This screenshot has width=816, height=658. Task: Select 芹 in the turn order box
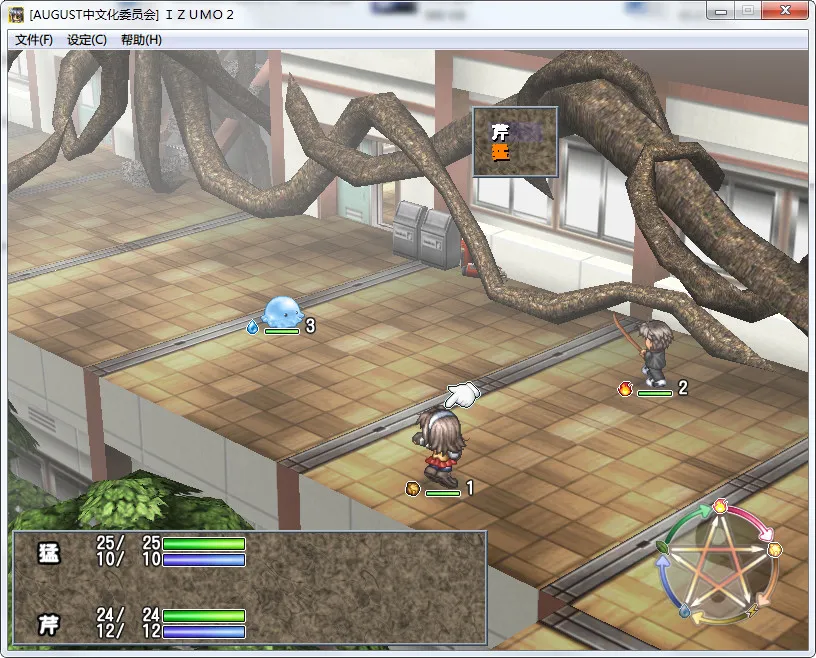[x=500, y=131]
